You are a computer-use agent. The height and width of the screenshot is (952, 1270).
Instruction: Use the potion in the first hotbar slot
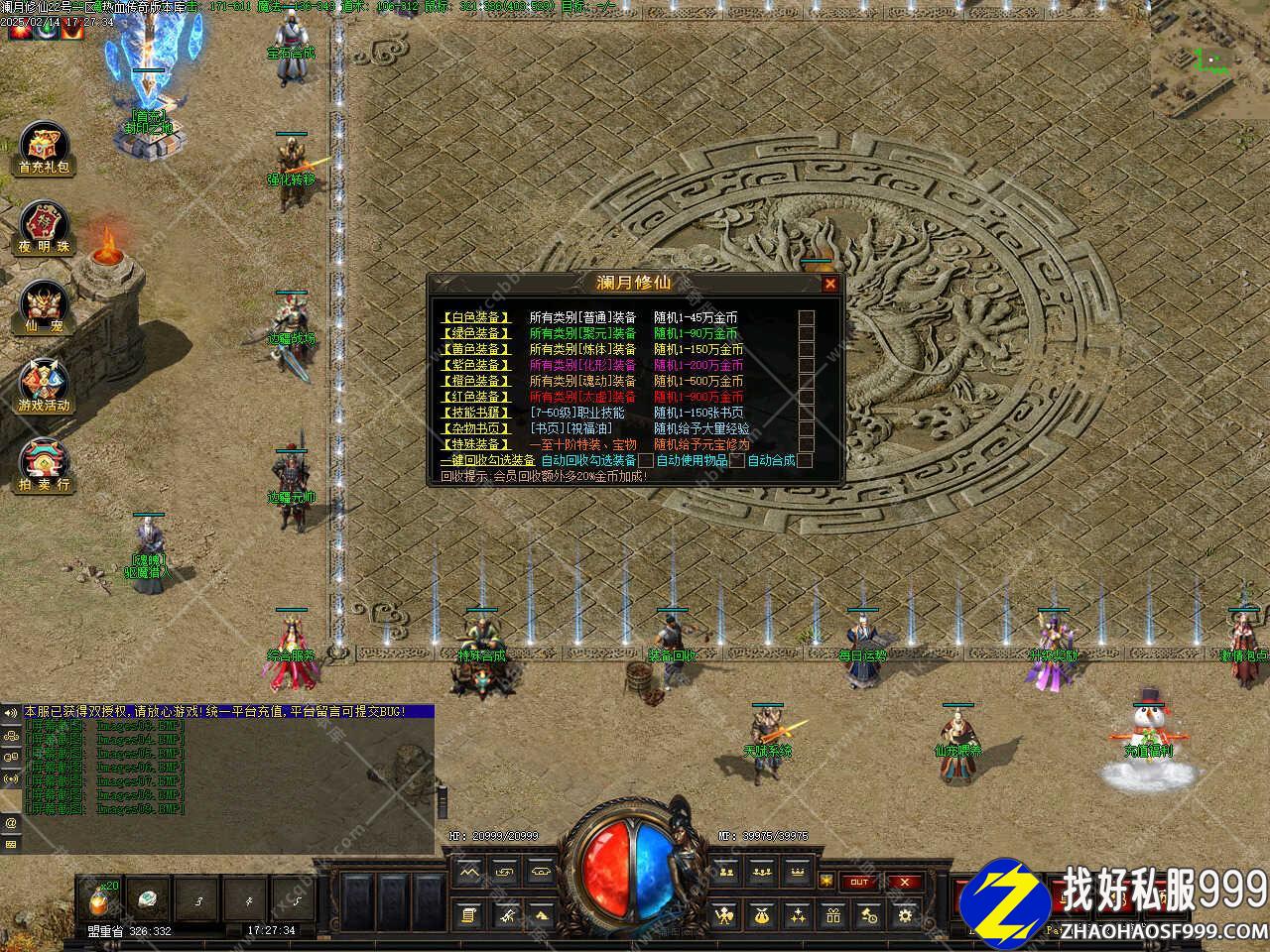point(102,901)
